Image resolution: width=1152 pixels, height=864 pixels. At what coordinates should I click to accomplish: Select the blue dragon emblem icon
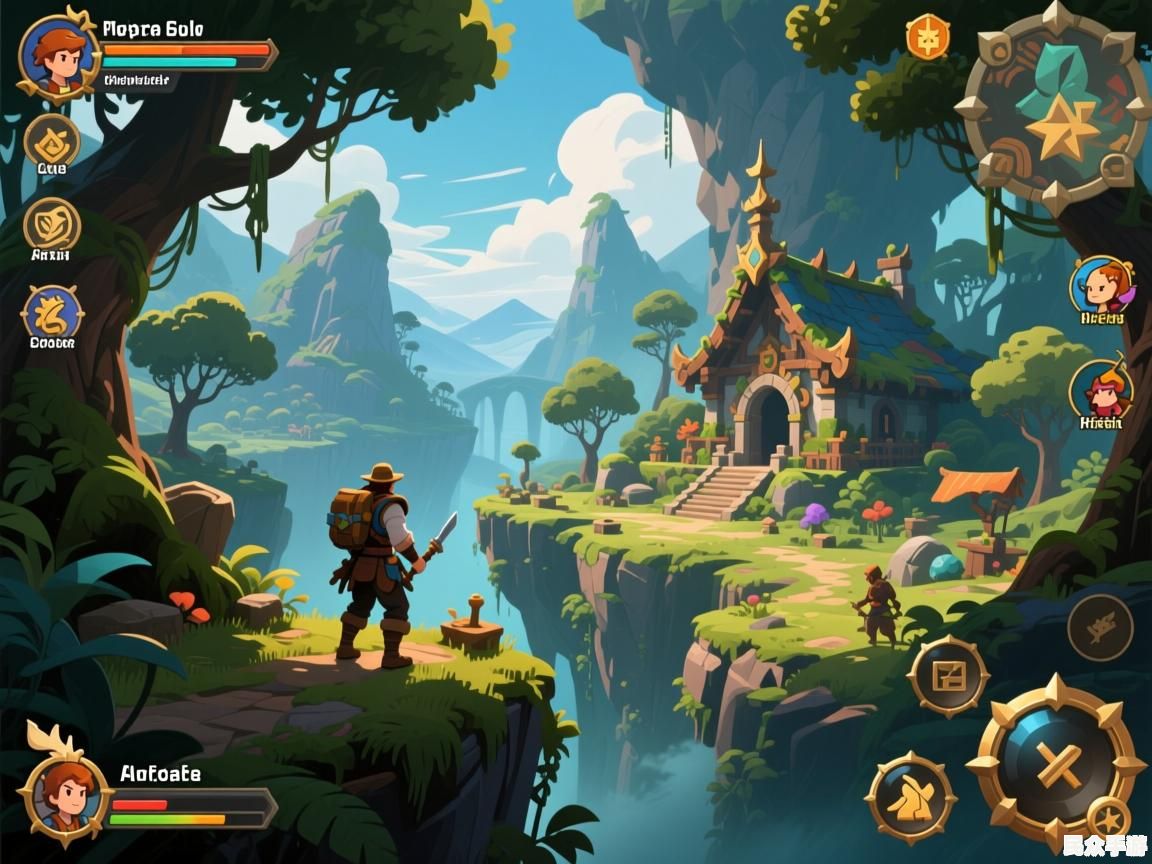tap(52, 313)
